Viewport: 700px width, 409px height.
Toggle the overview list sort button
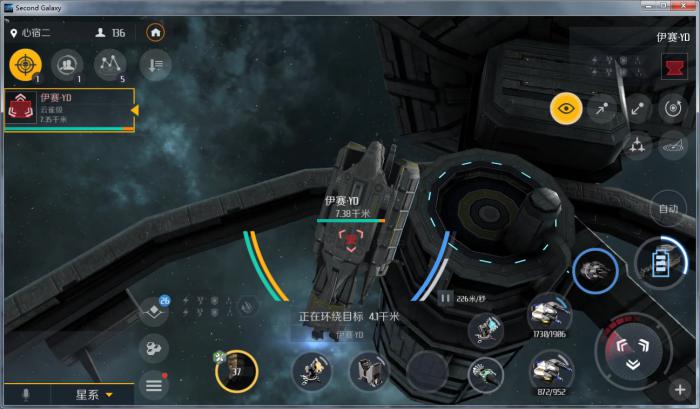[x=155, y=64]
